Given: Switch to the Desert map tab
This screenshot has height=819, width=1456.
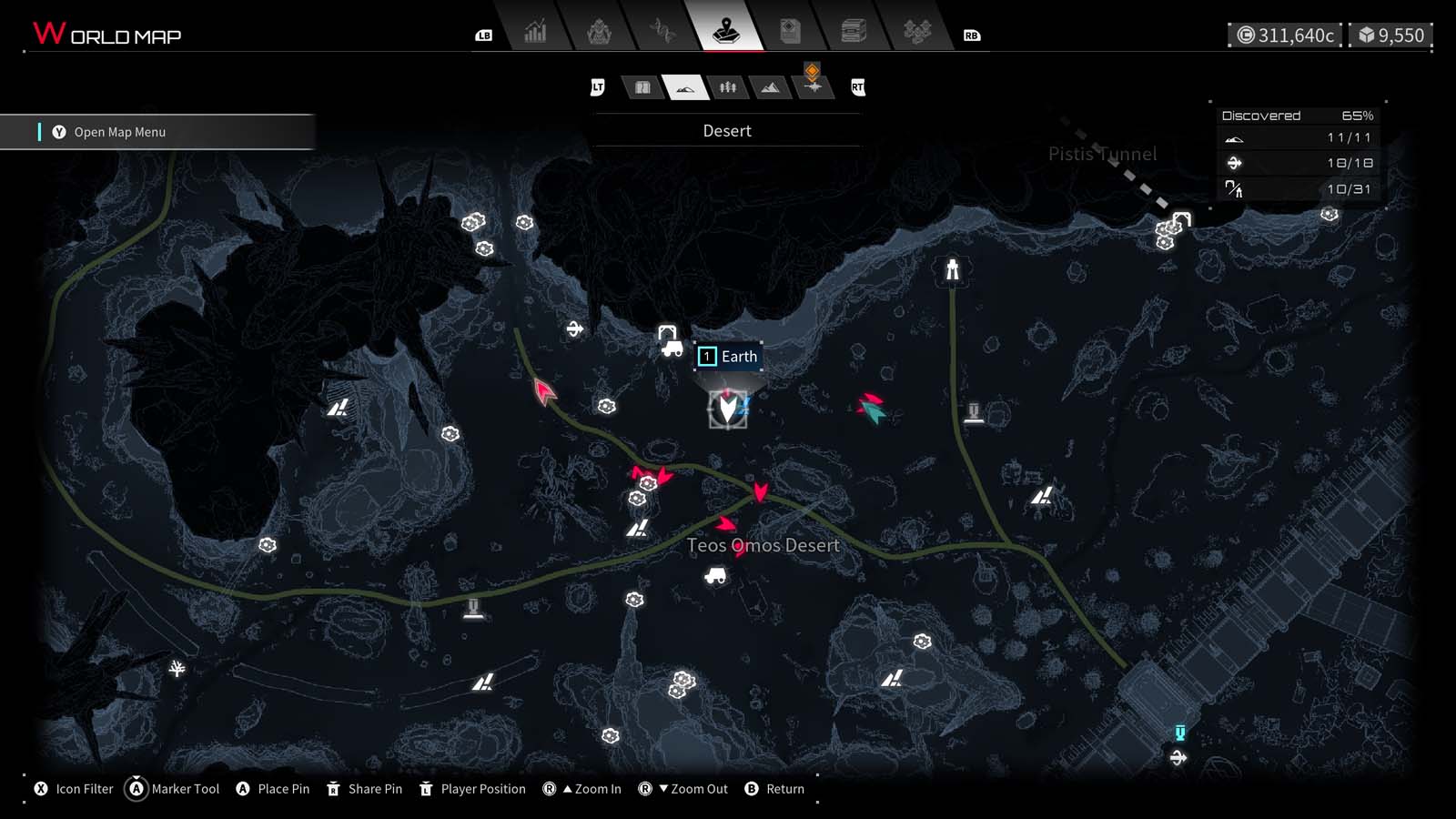Looking at the screenshot, I should pos(687,87).
